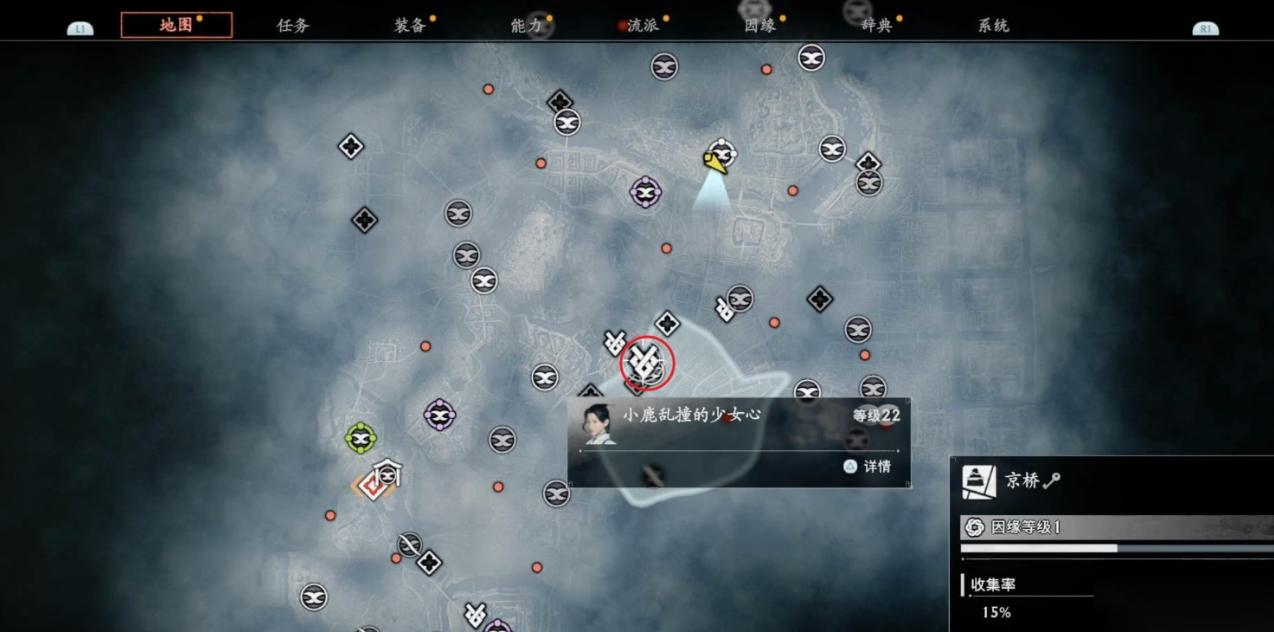Switch to the 流派 combat styles tab
The height and width of the screenshot is (632, 1274).
click(x=643, y=25)
